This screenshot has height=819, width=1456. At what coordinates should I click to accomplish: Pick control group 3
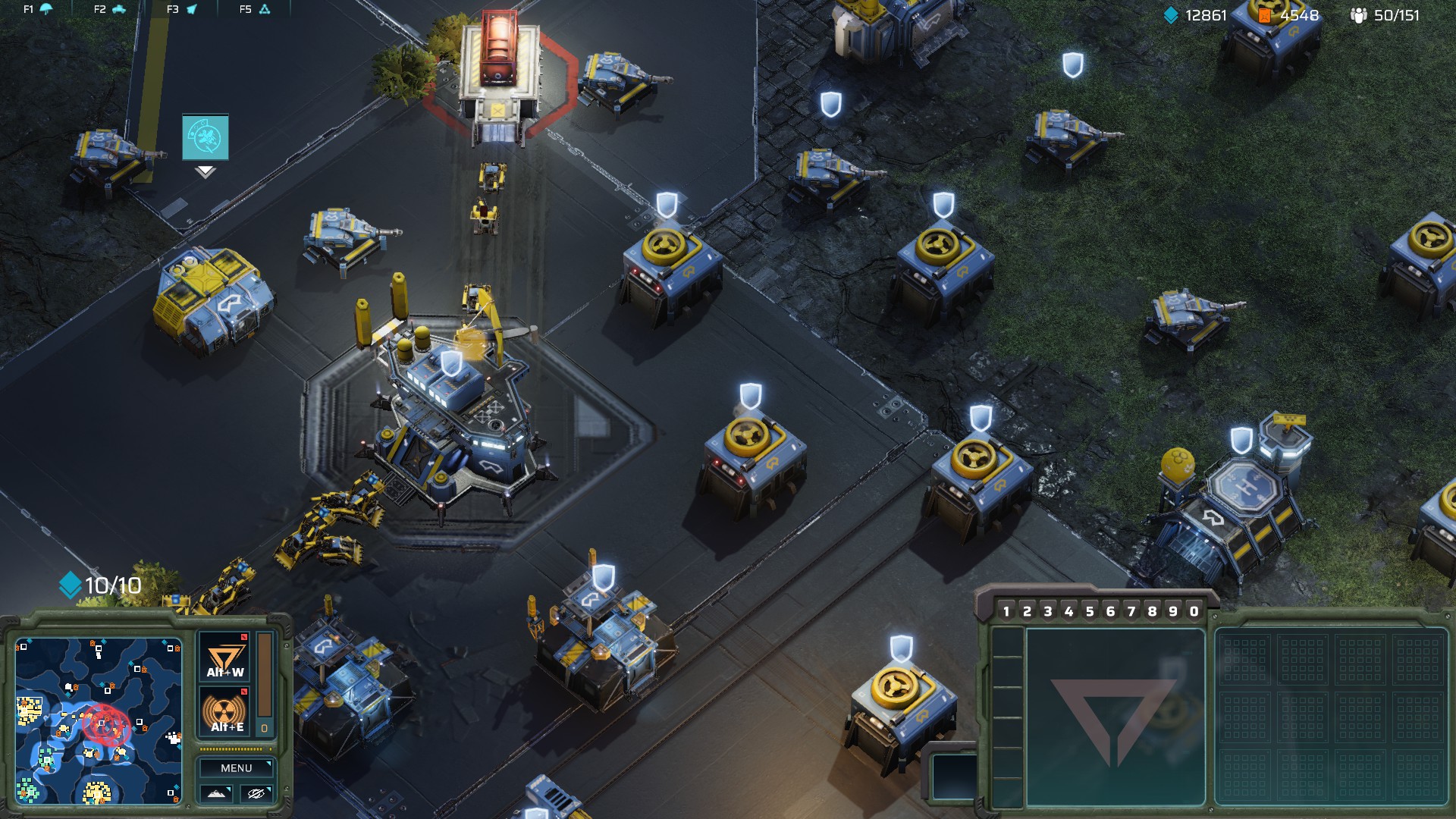point(1048,611)
